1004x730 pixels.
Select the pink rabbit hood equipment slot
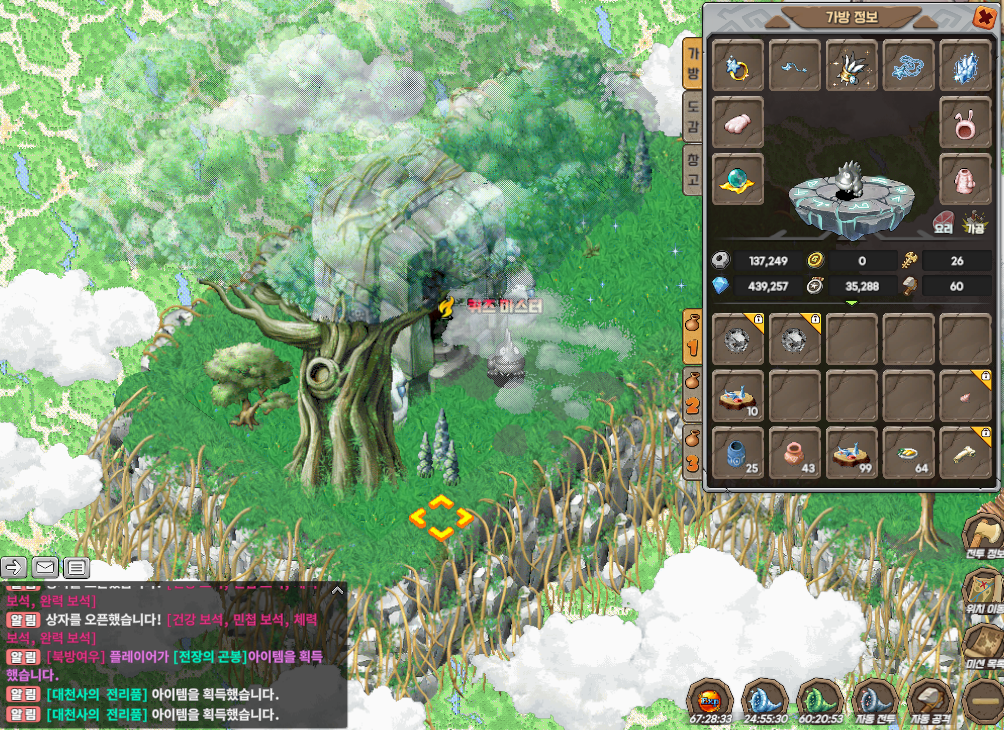tap(966, 123)
